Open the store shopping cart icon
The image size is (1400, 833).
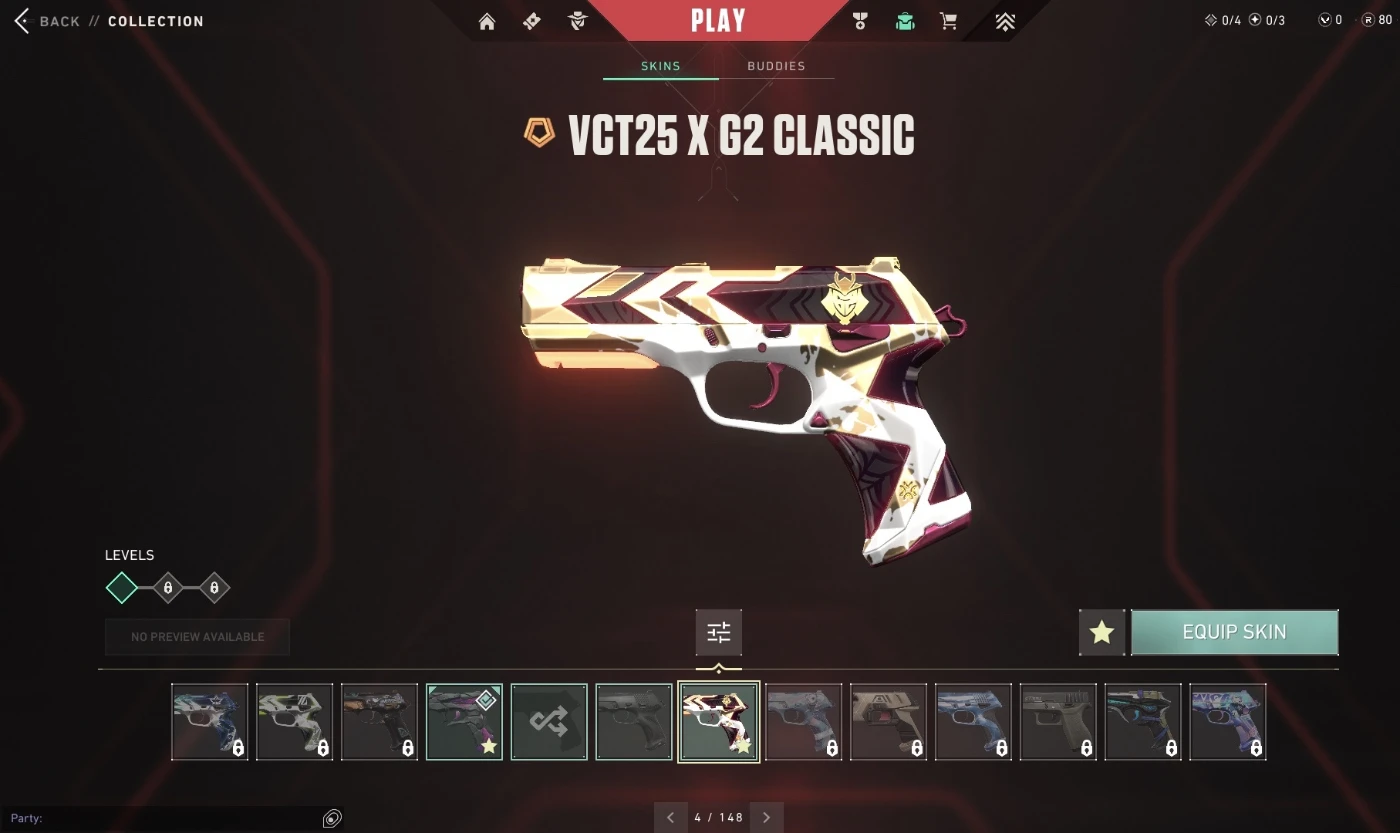(948, 21)
